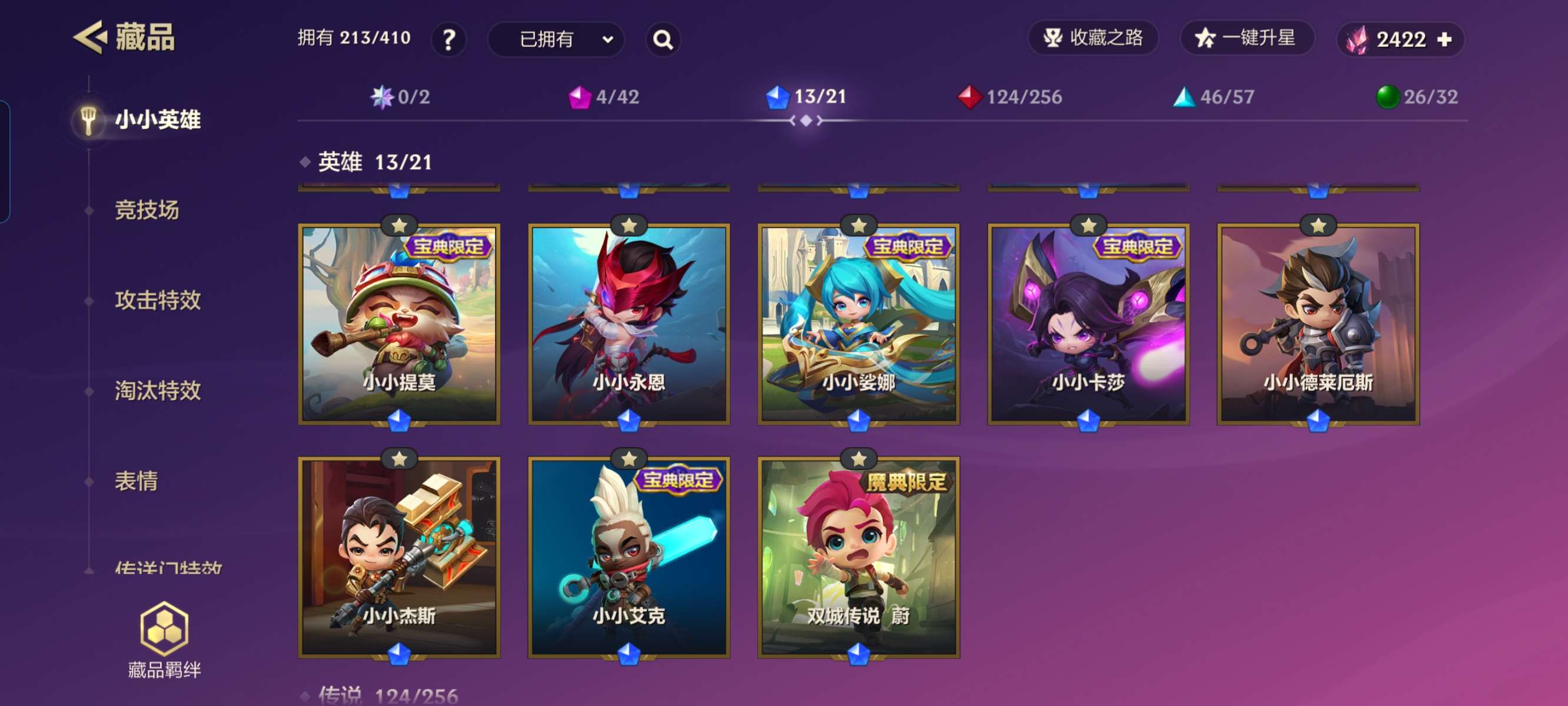
Task: Choose the 小小提莫 hero card
Action: point(399,324)
